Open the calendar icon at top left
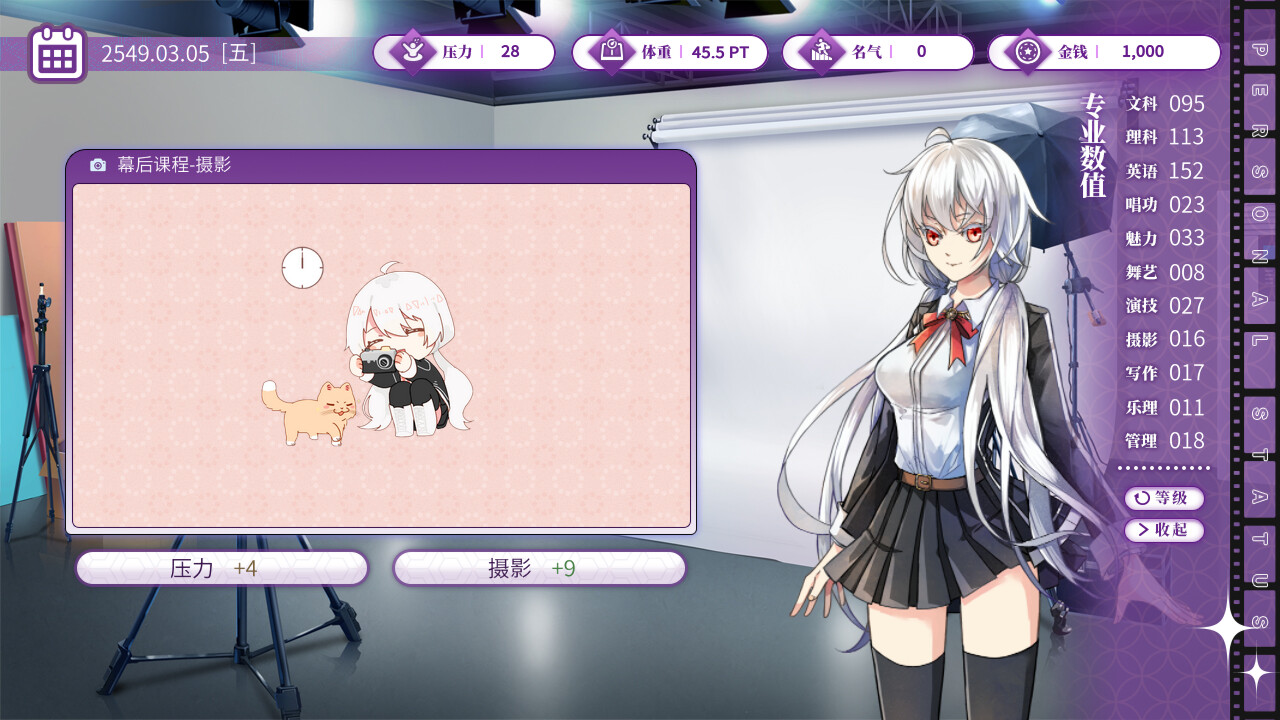The width and height of the screenshot is (1280, 720). pos(57,52)
